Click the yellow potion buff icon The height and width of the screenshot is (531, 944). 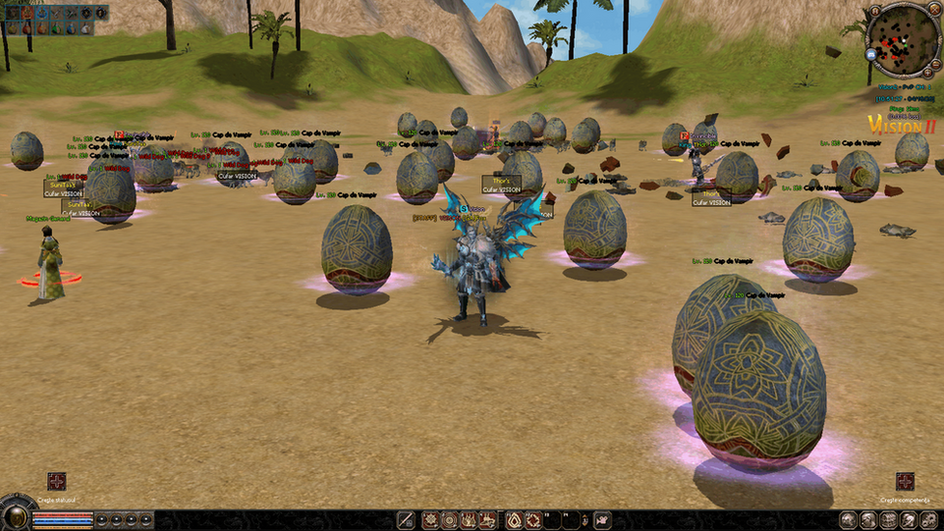[12, 26]
